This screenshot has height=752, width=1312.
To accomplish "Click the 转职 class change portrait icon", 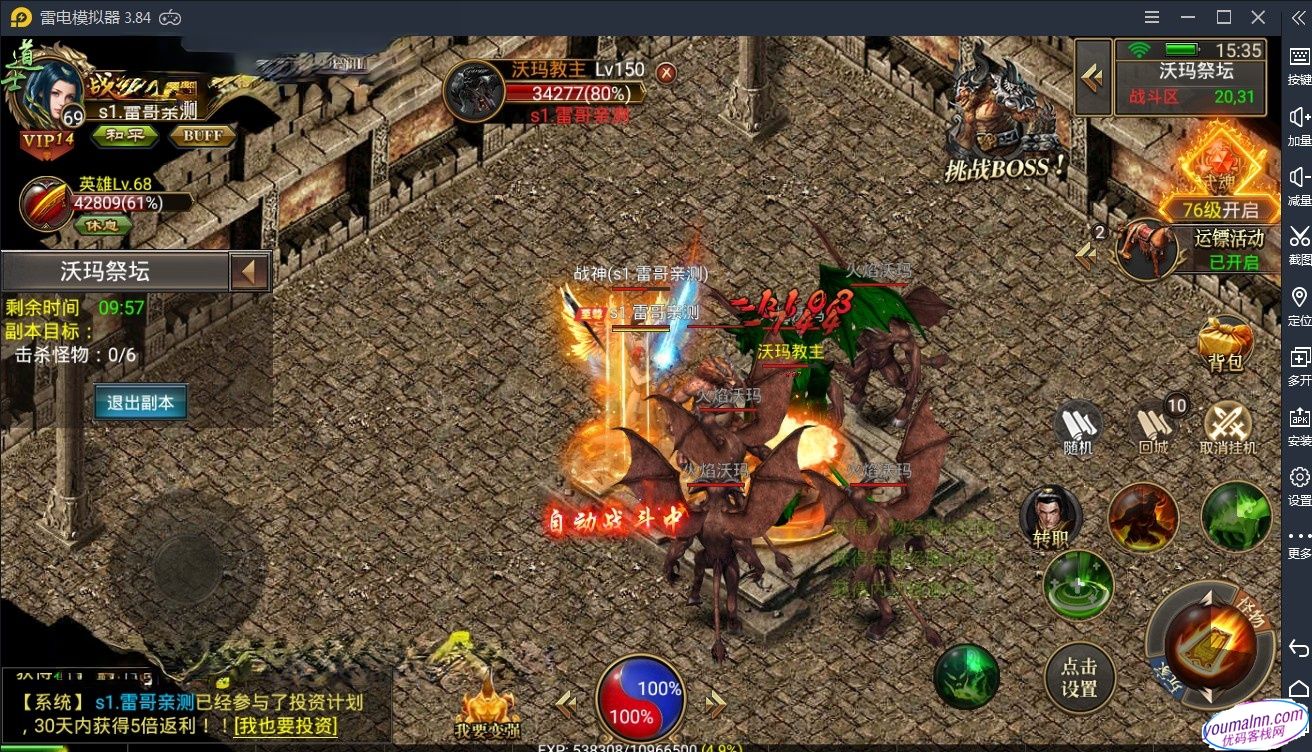I will [x=1053, y=516].
